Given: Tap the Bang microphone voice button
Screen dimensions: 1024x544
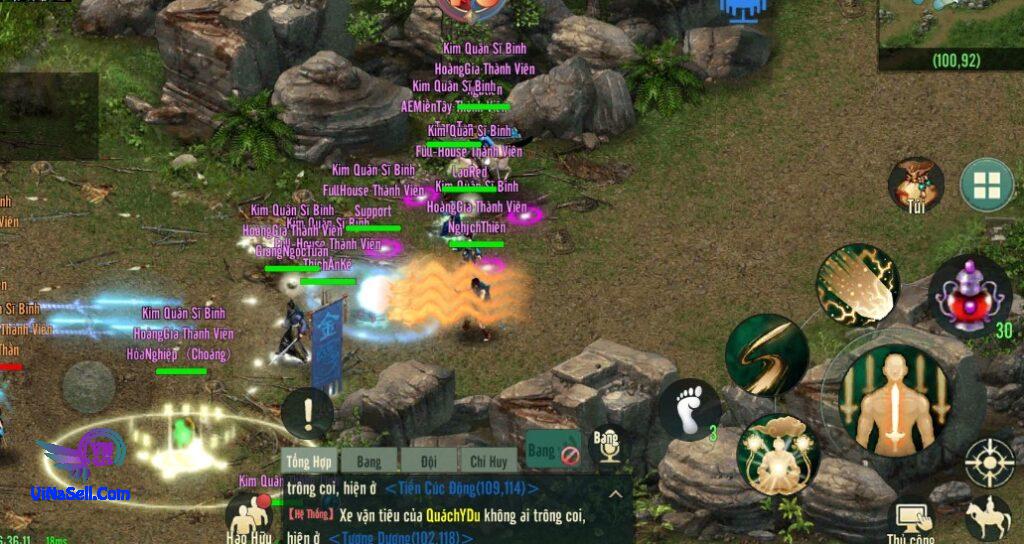Looking at the screenshot, I should (x=607, y=447).
